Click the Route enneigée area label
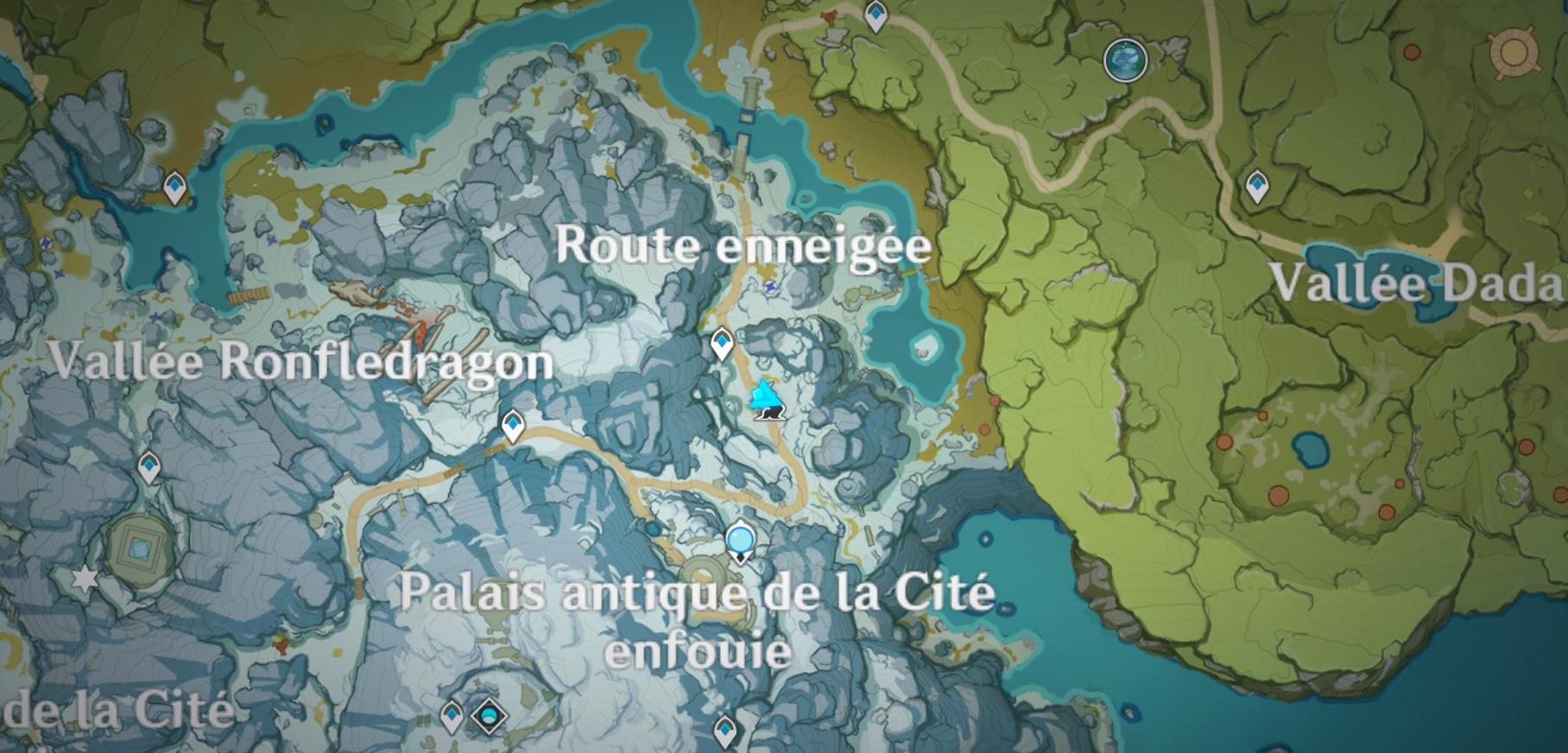Image resolution: width=1568 pixels, height=753 pixels. [x=744, y=246]
